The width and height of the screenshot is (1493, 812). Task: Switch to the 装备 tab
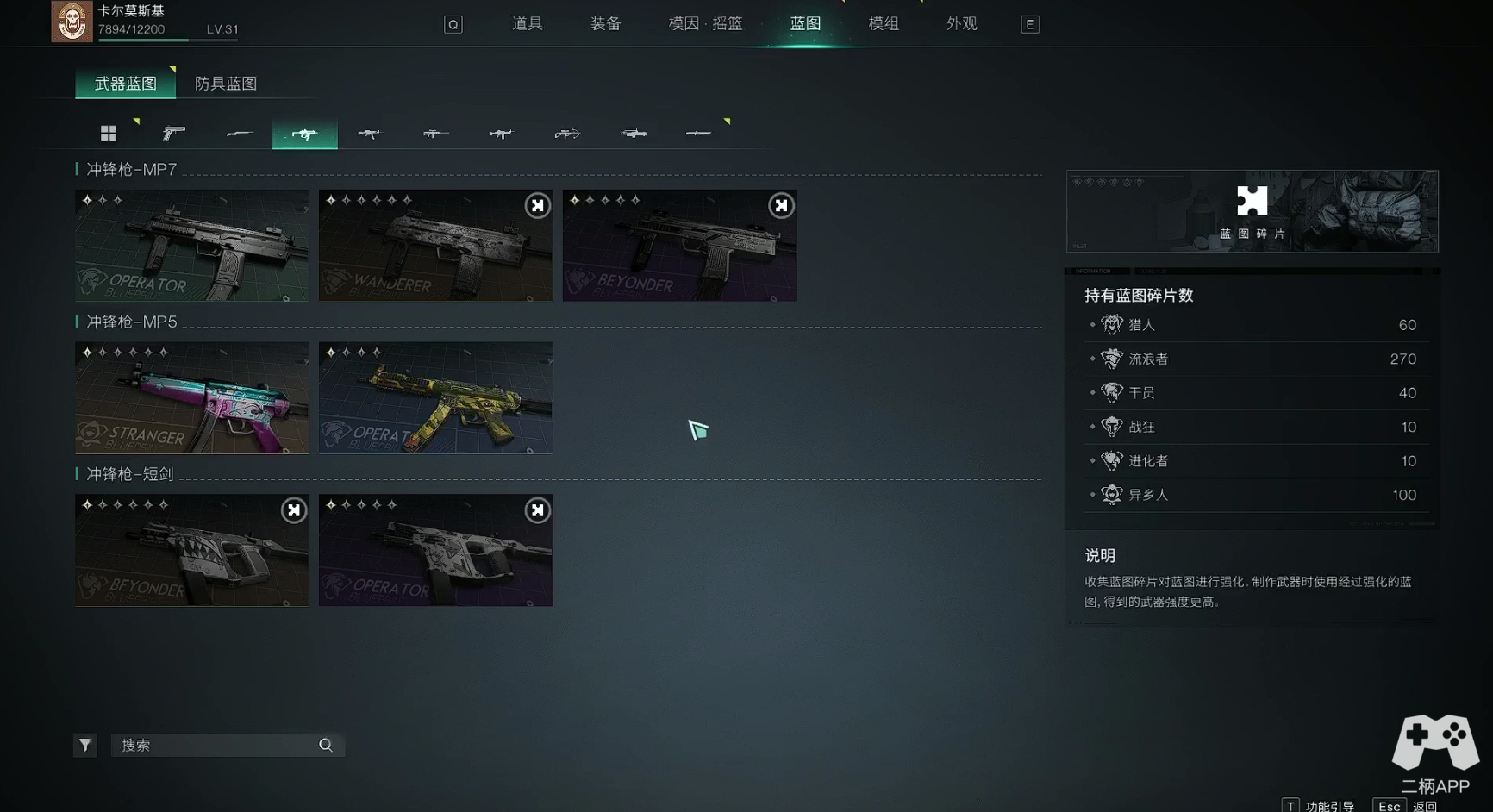605,24
